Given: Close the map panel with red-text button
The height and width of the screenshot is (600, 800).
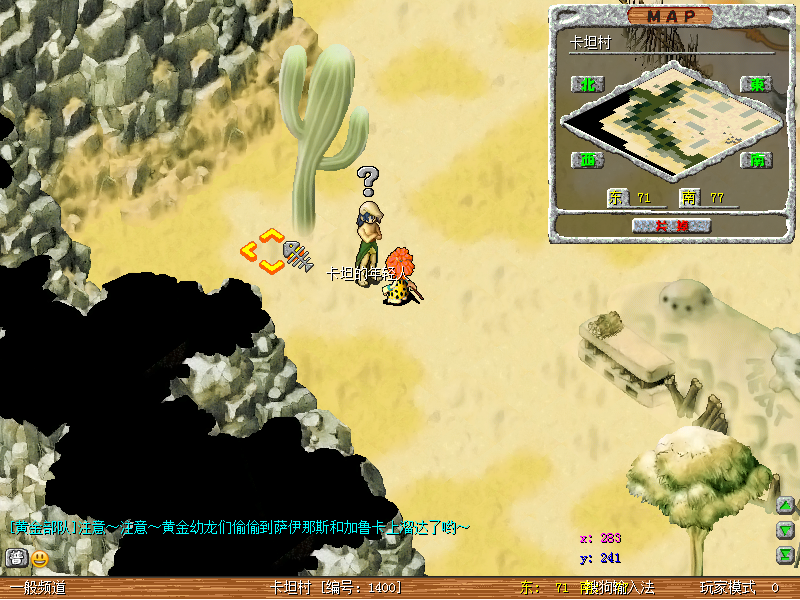Looking at the screenshot, I should 671,226.
